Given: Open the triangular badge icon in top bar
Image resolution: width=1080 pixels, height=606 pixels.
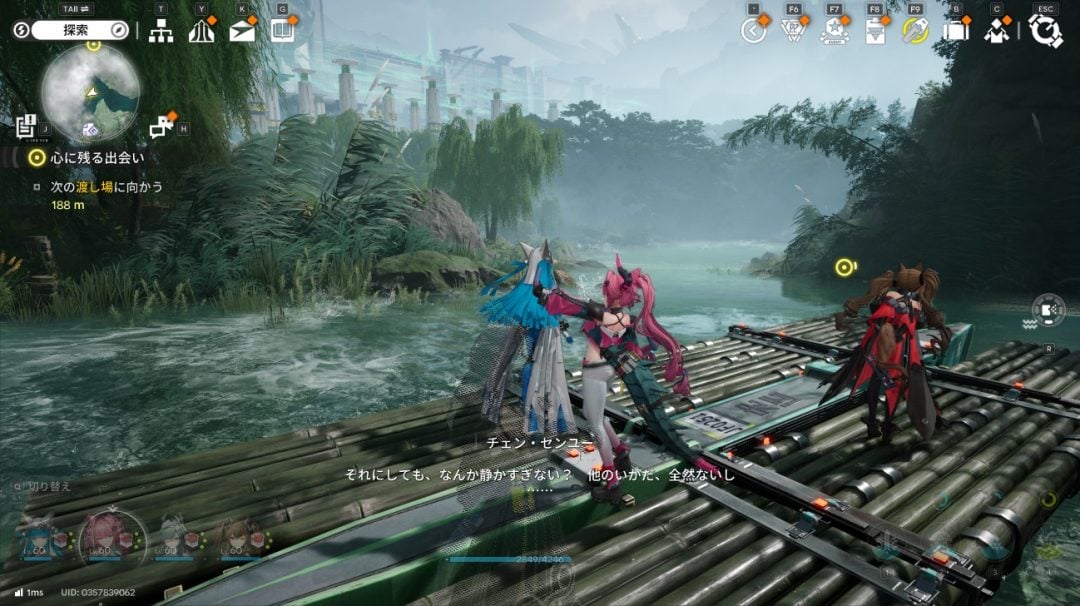Looking at the screenshot, I should pos(794,31).
